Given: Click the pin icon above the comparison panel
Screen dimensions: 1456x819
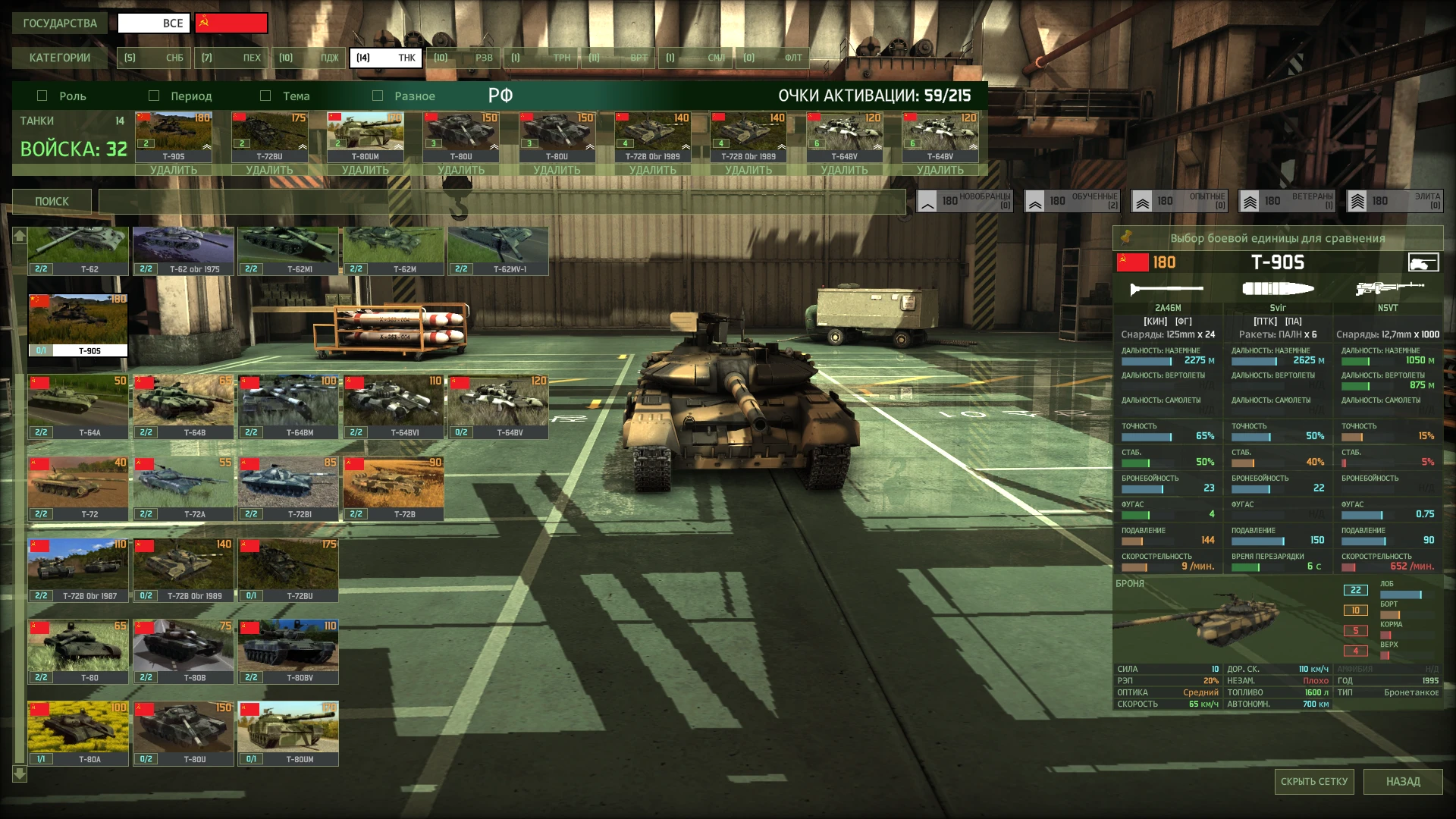Looking at the screenshot, I should coord(1125,237).
